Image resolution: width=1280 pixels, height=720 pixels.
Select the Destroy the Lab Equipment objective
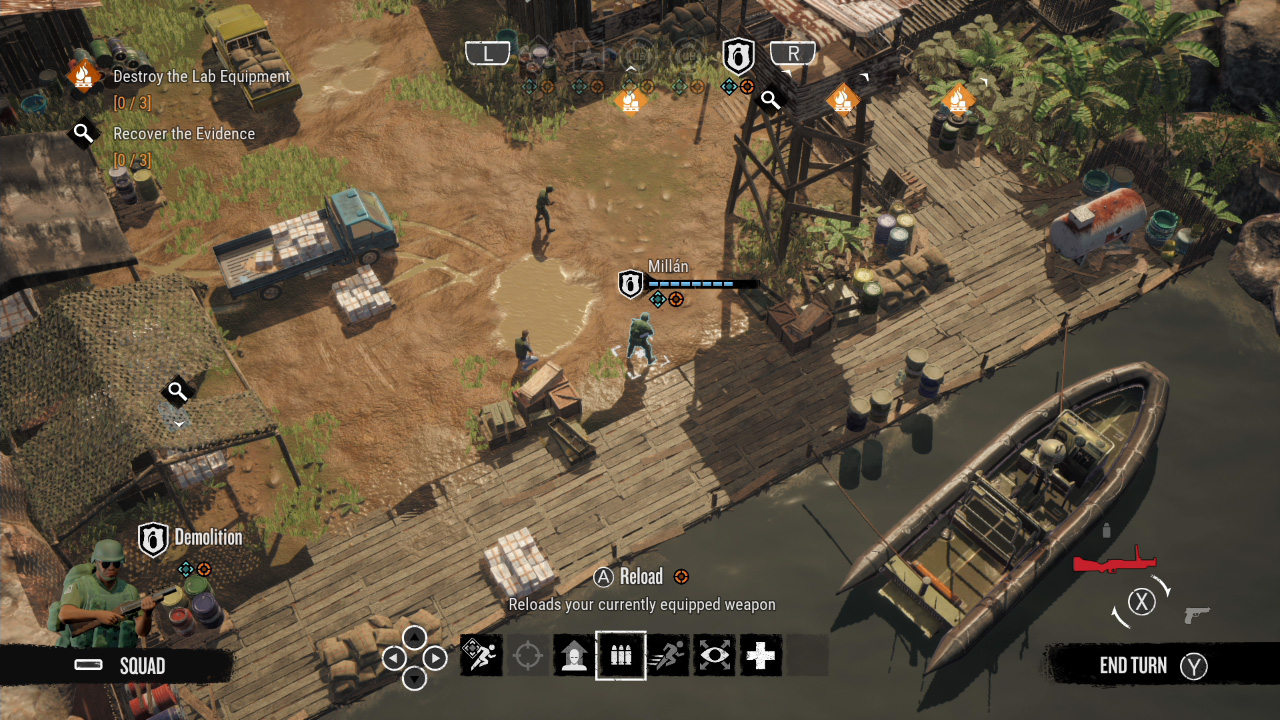pos(203,76)
